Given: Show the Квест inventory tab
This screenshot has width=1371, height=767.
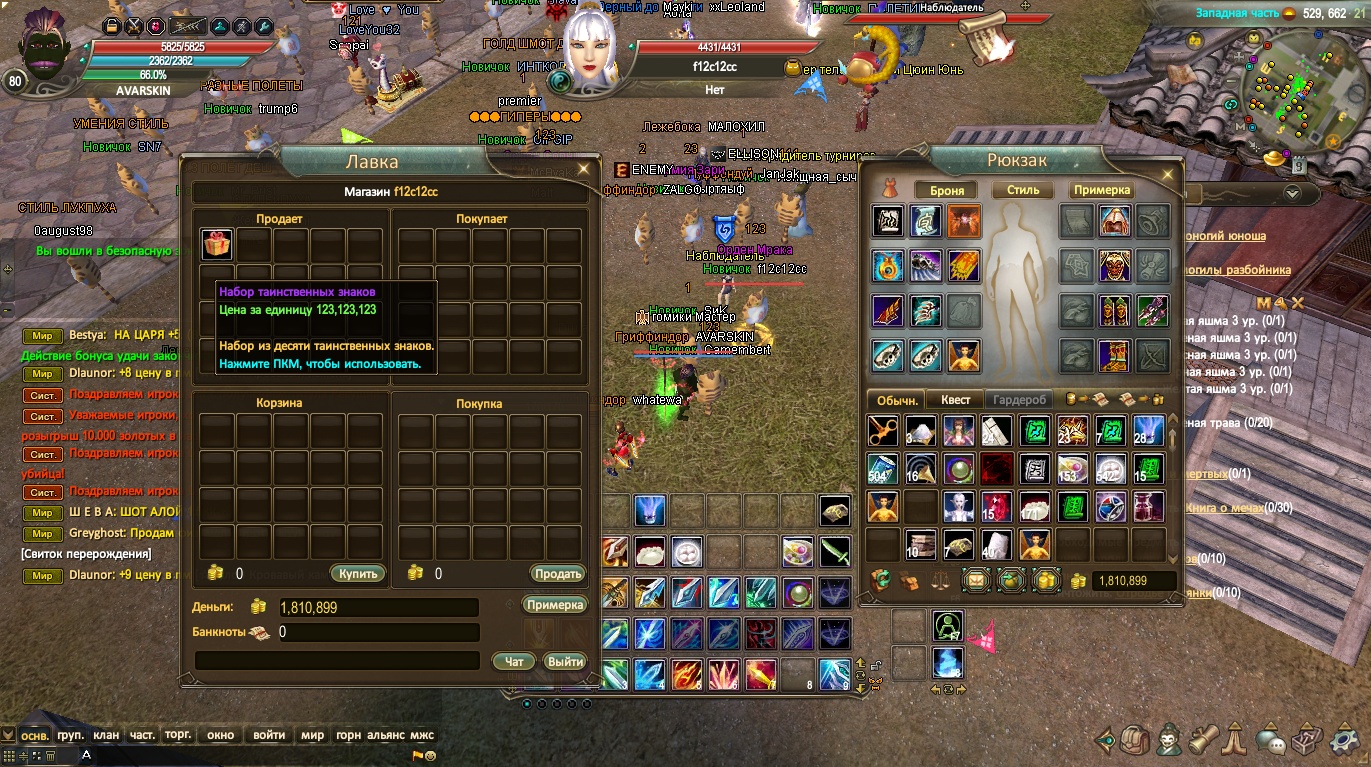Looking at the screenshot, I should pos(955,400).
